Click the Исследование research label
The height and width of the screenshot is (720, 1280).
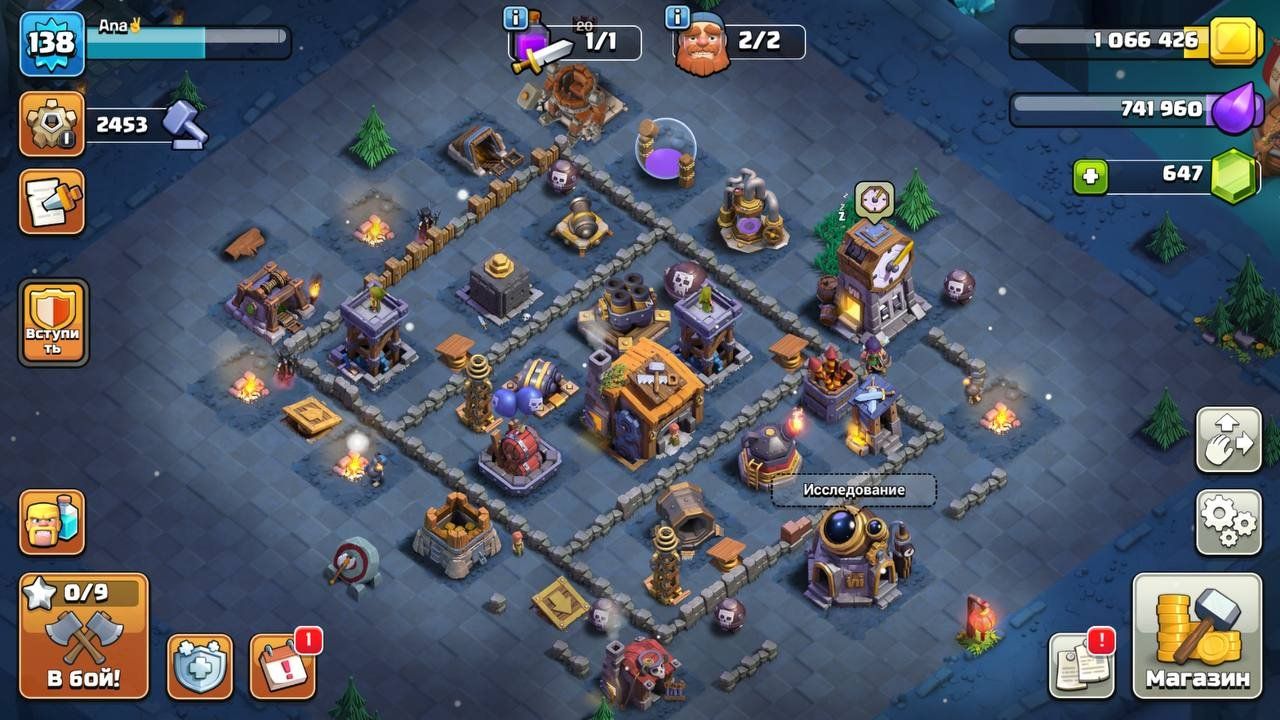[x=853, y=490]
